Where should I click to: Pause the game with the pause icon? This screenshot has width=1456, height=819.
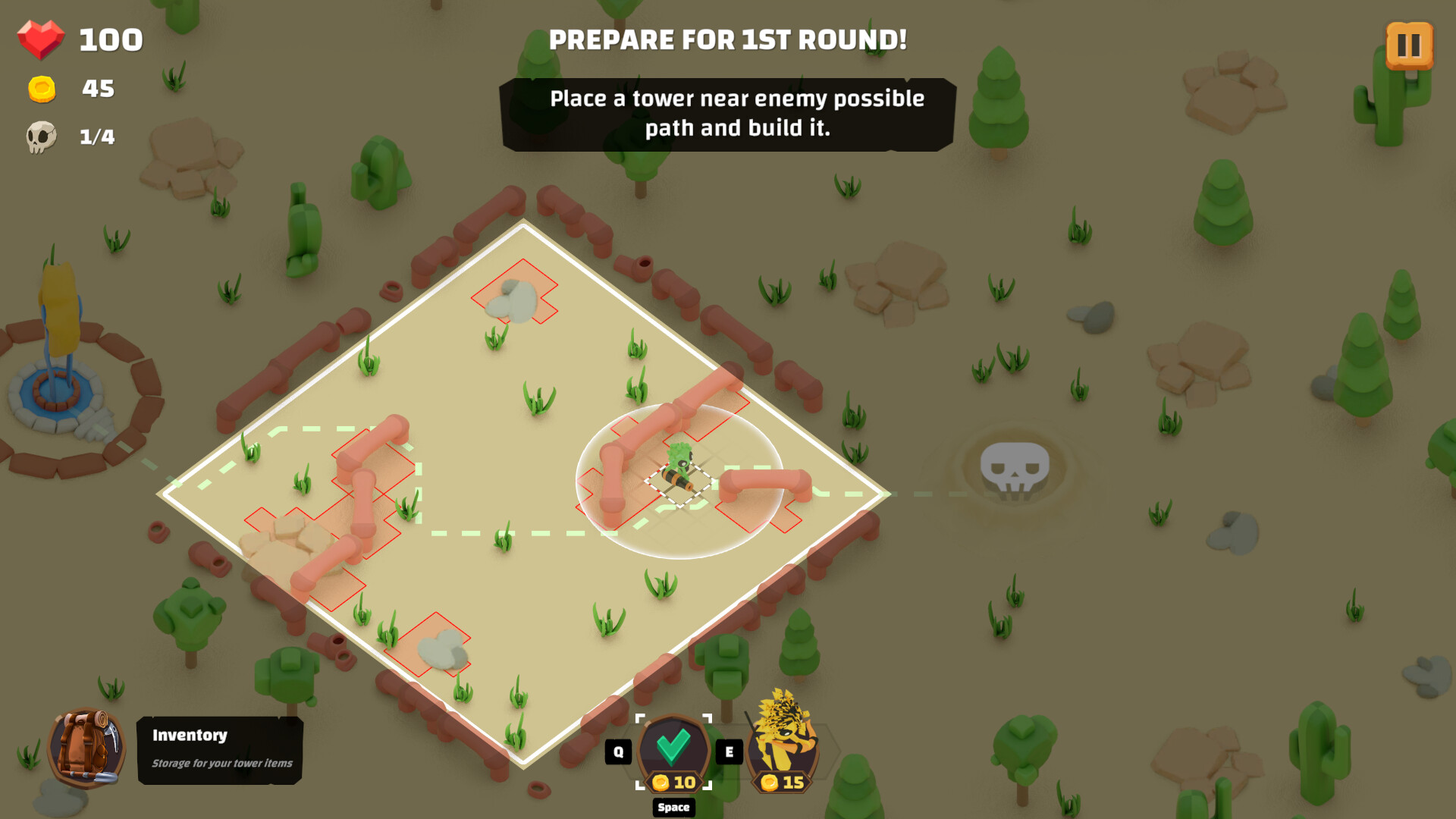[x=1409, y=45]
